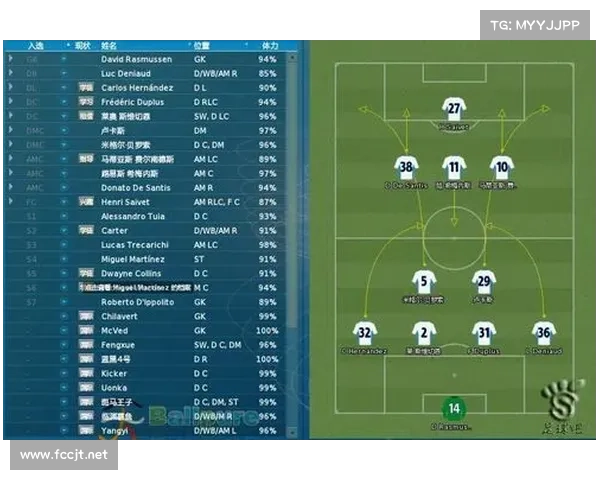Sort squad by the 体力 column header

click(269, 46)
